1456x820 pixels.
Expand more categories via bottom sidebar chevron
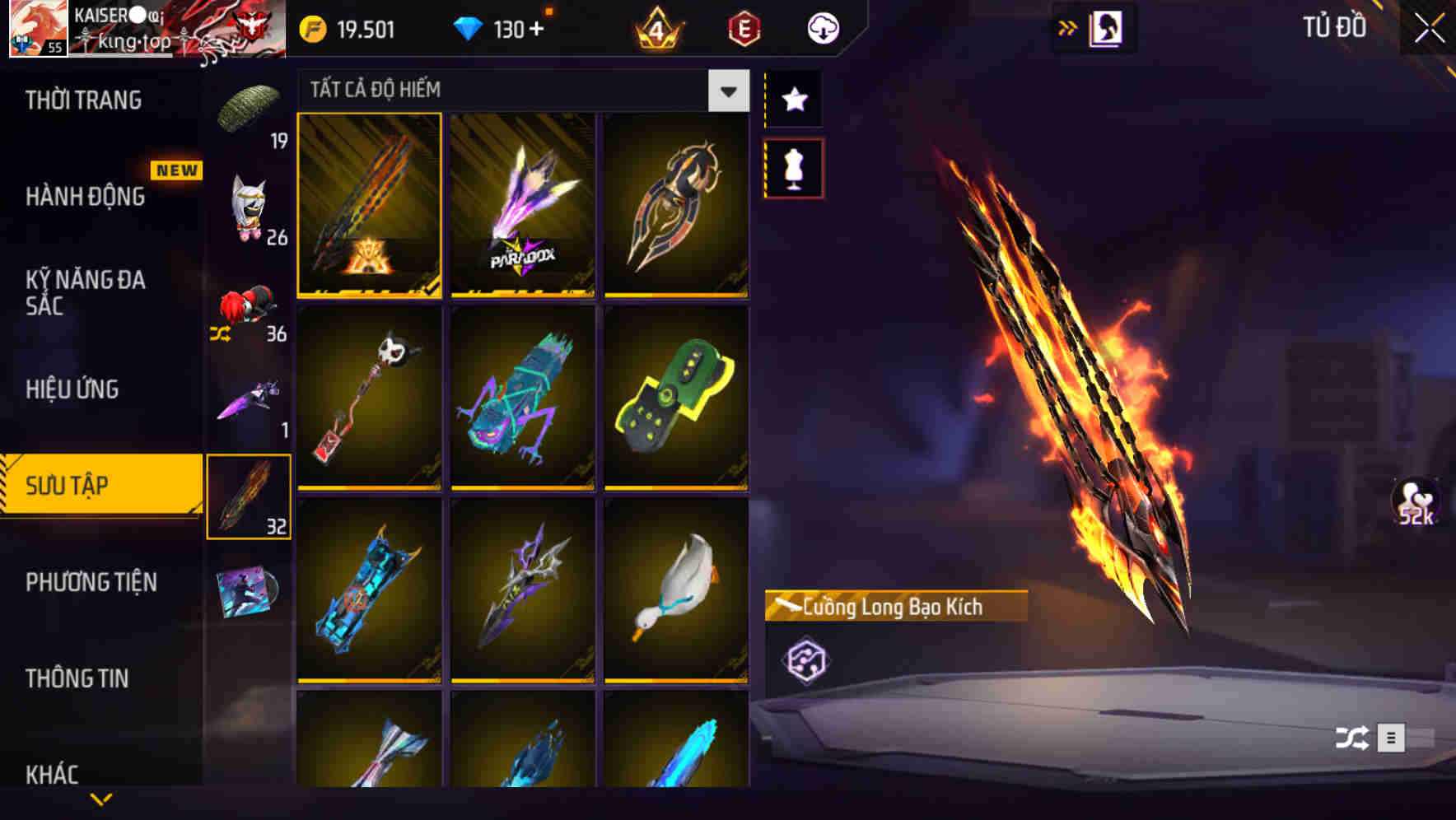coord(100,799)
